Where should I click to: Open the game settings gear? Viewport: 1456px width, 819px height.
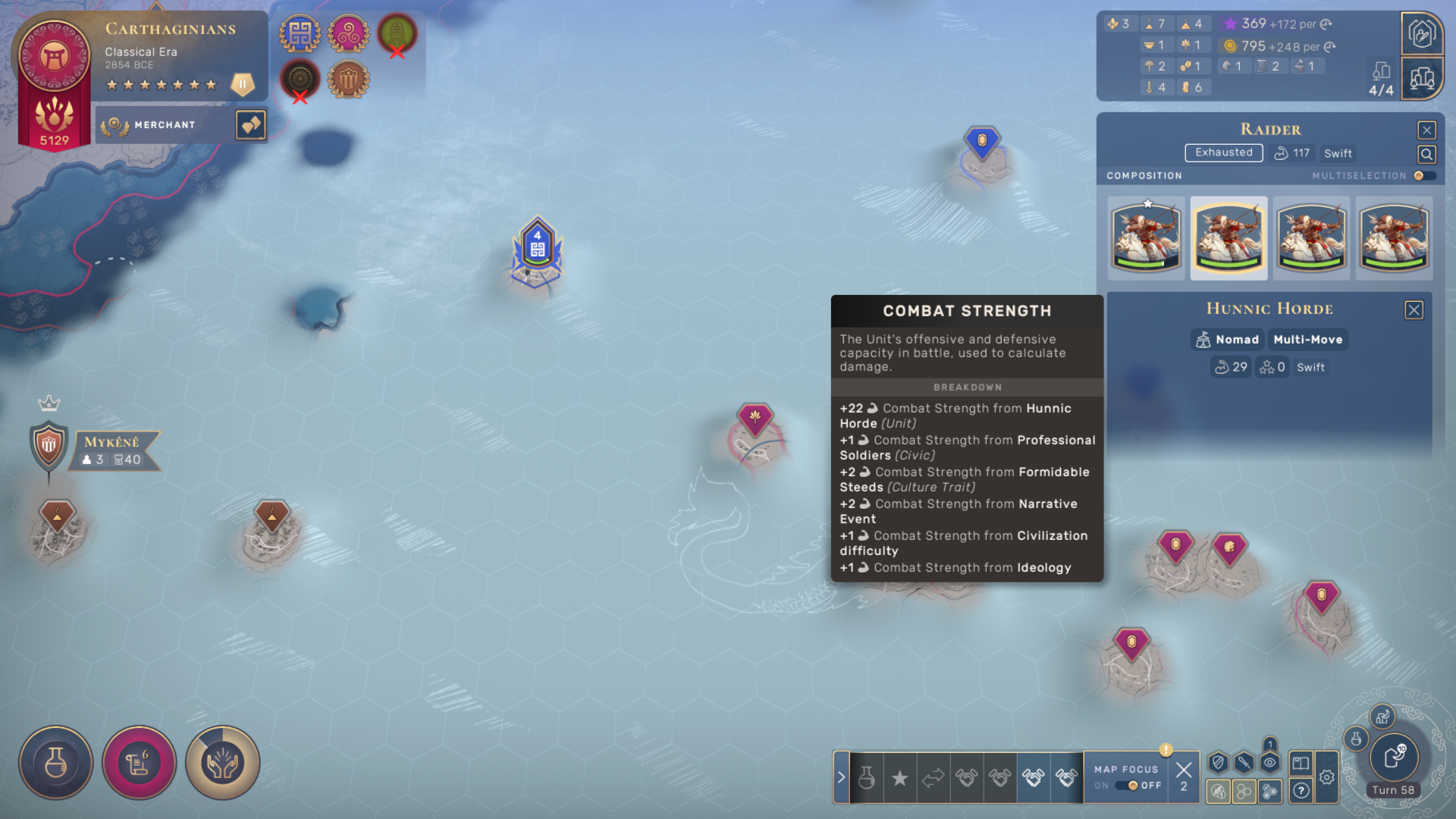tap(1326, 777)
